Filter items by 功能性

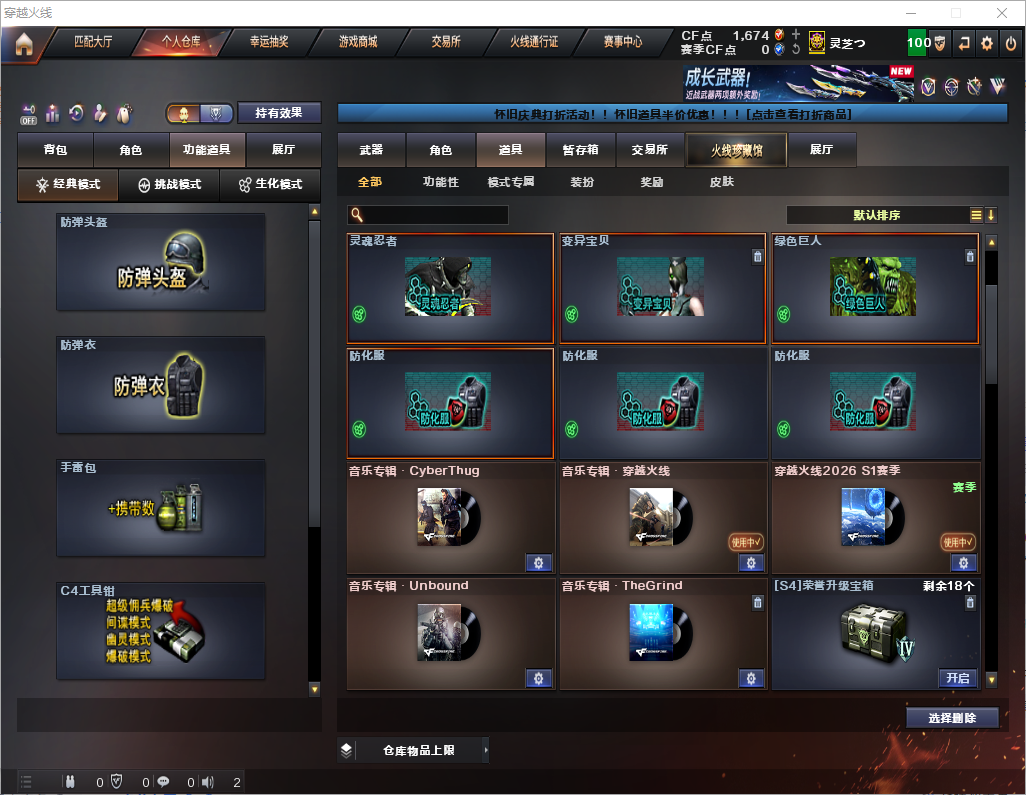tap(440, 182)
